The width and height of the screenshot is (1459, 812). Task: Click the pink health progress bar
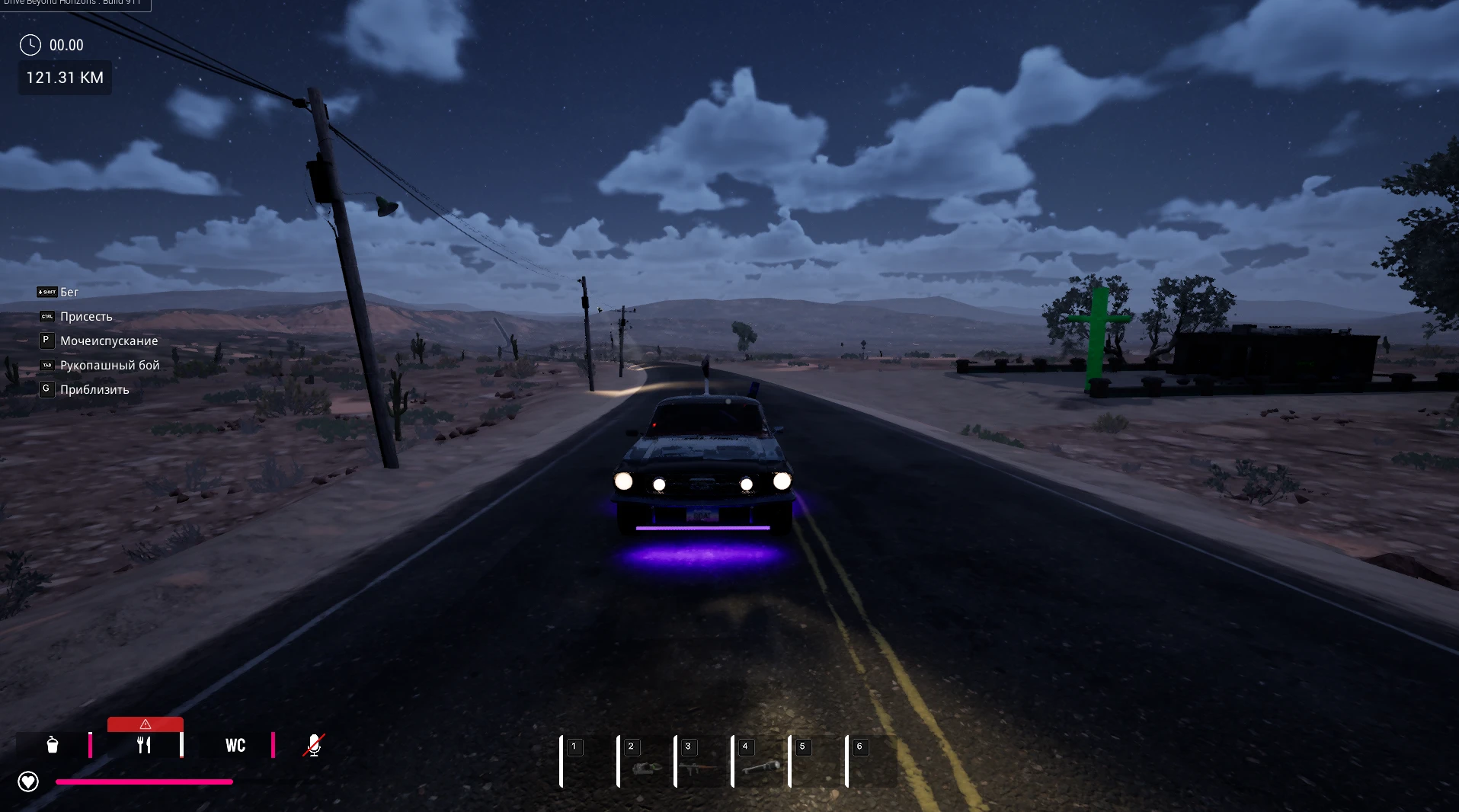(145, 782)
